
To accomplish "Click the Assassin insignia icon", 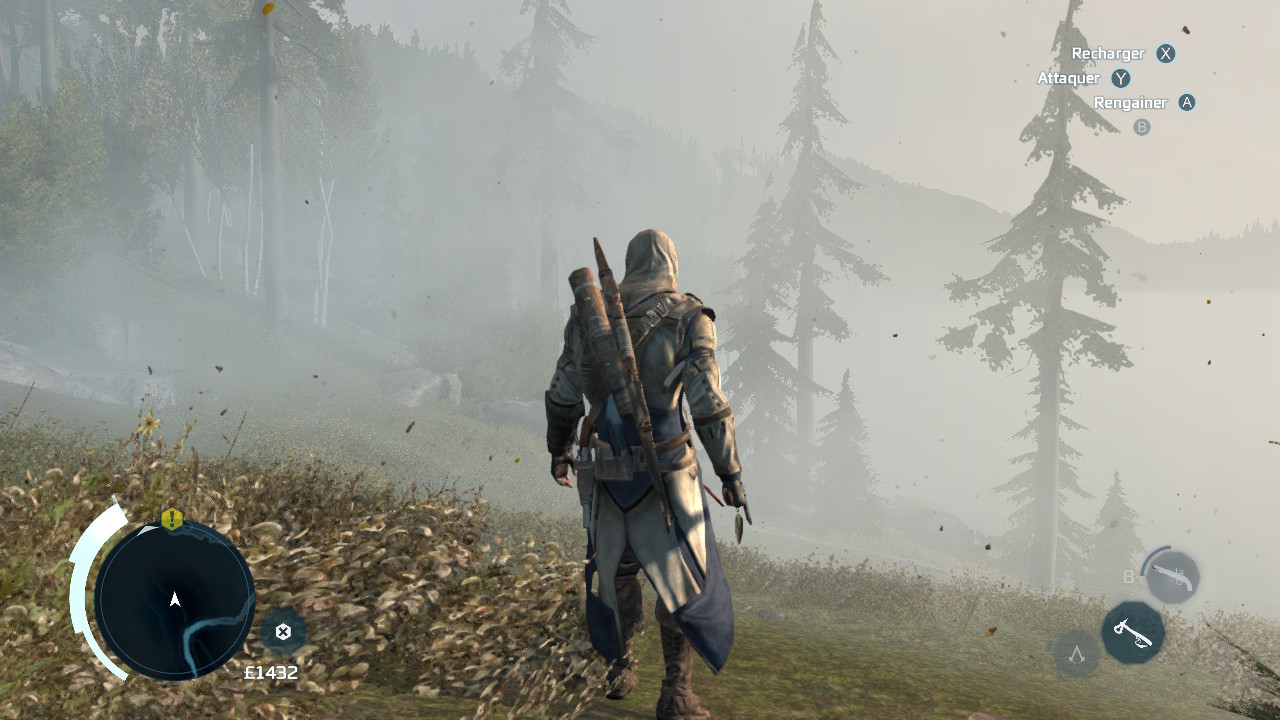I will click(x=1077, y=655).
